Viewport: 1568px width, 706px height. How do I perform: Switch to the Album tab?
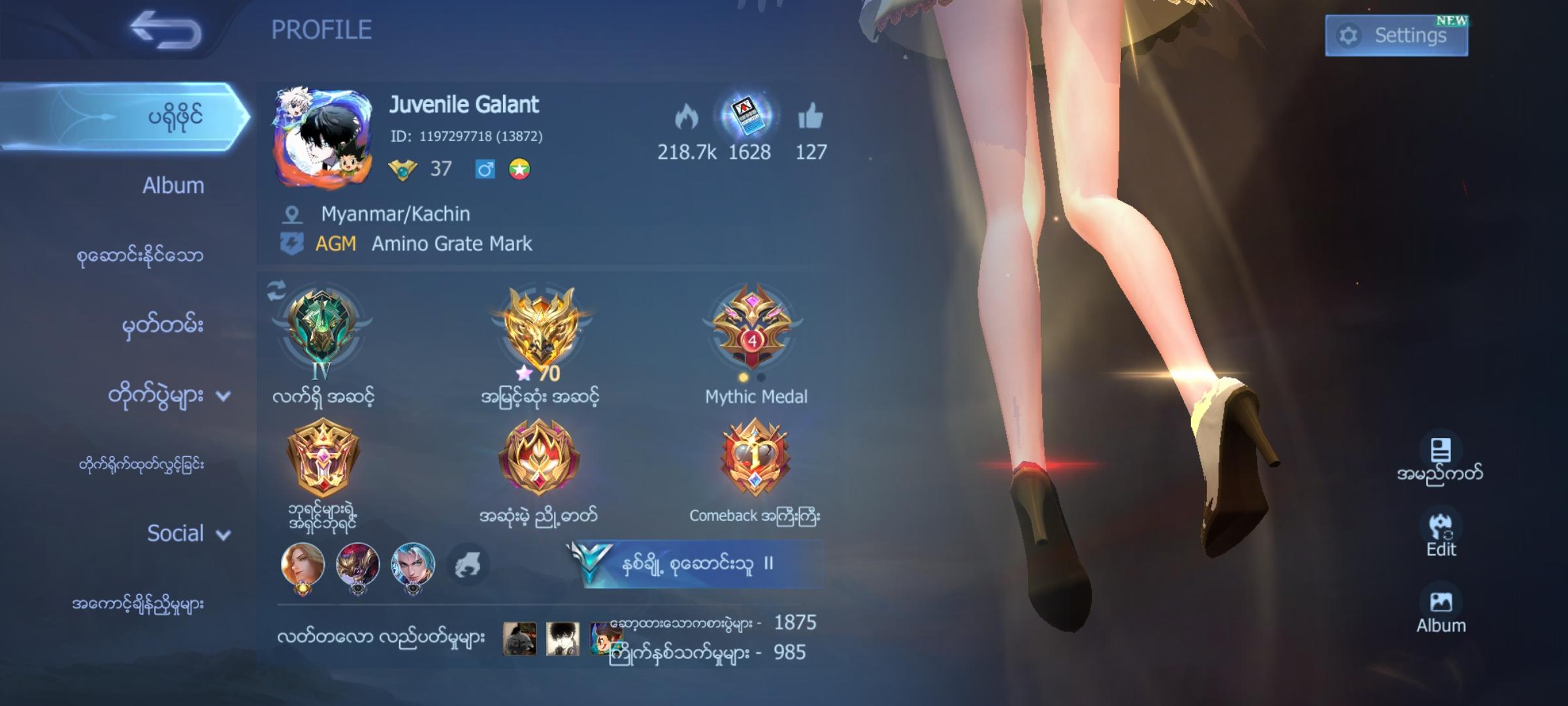[x=172, y=186]
